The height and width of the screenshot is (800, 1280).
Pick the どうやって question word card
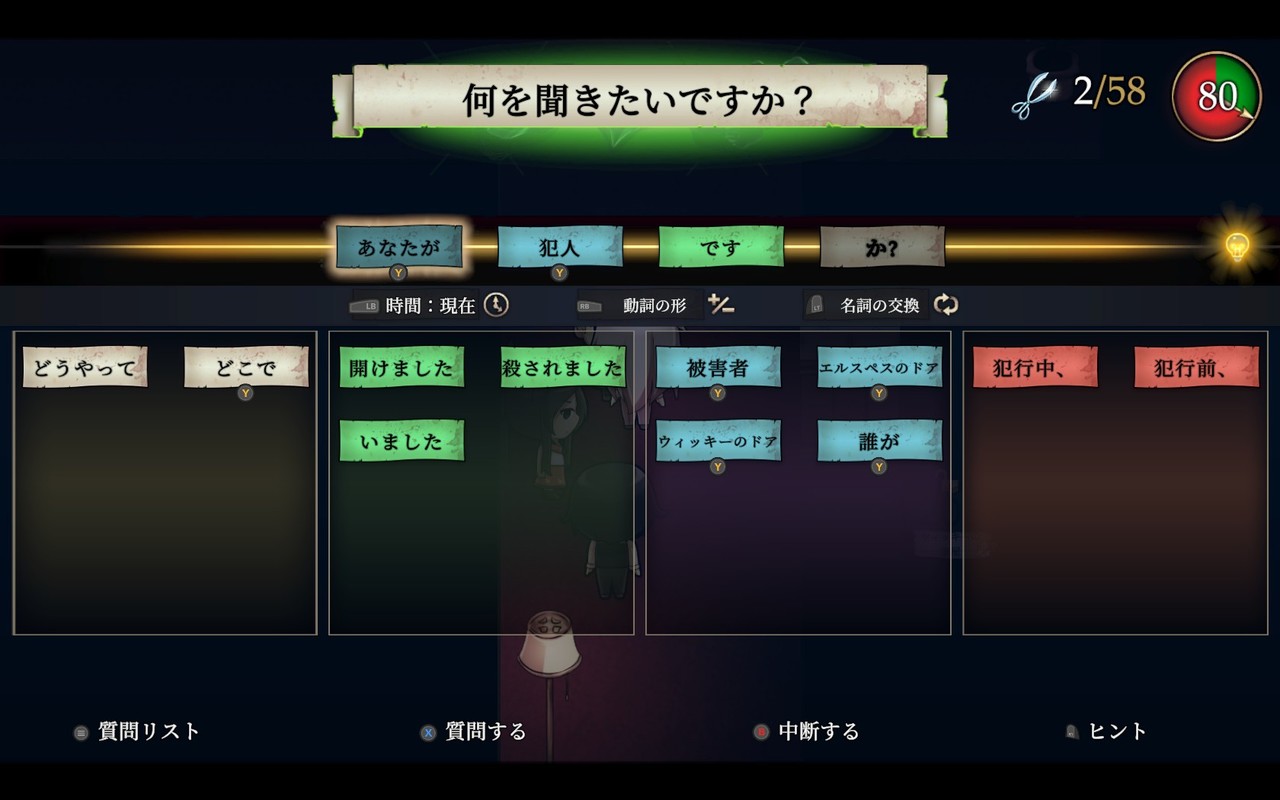point(85,367)
